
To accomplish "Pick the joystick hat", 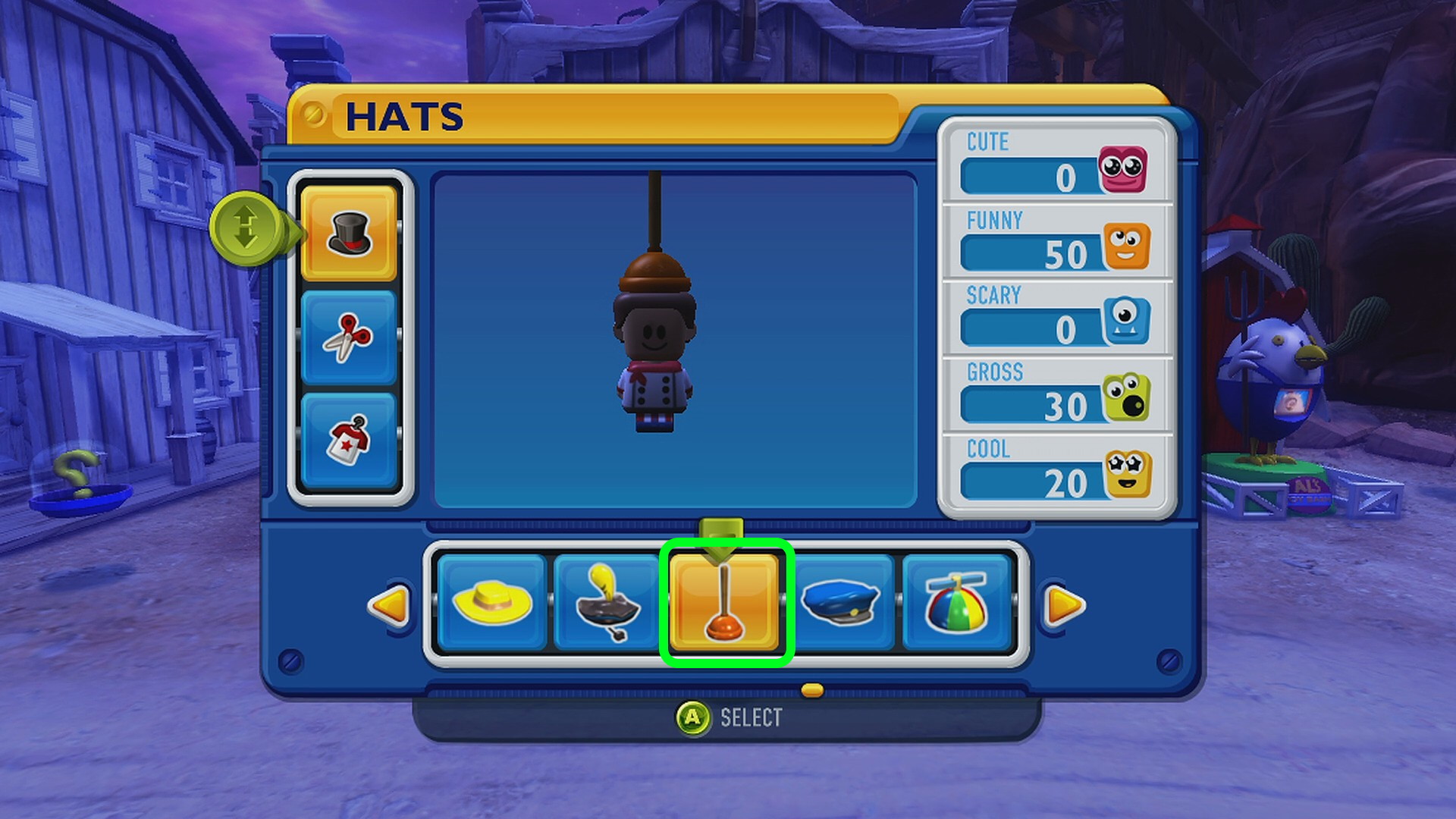I will [607, 603].
